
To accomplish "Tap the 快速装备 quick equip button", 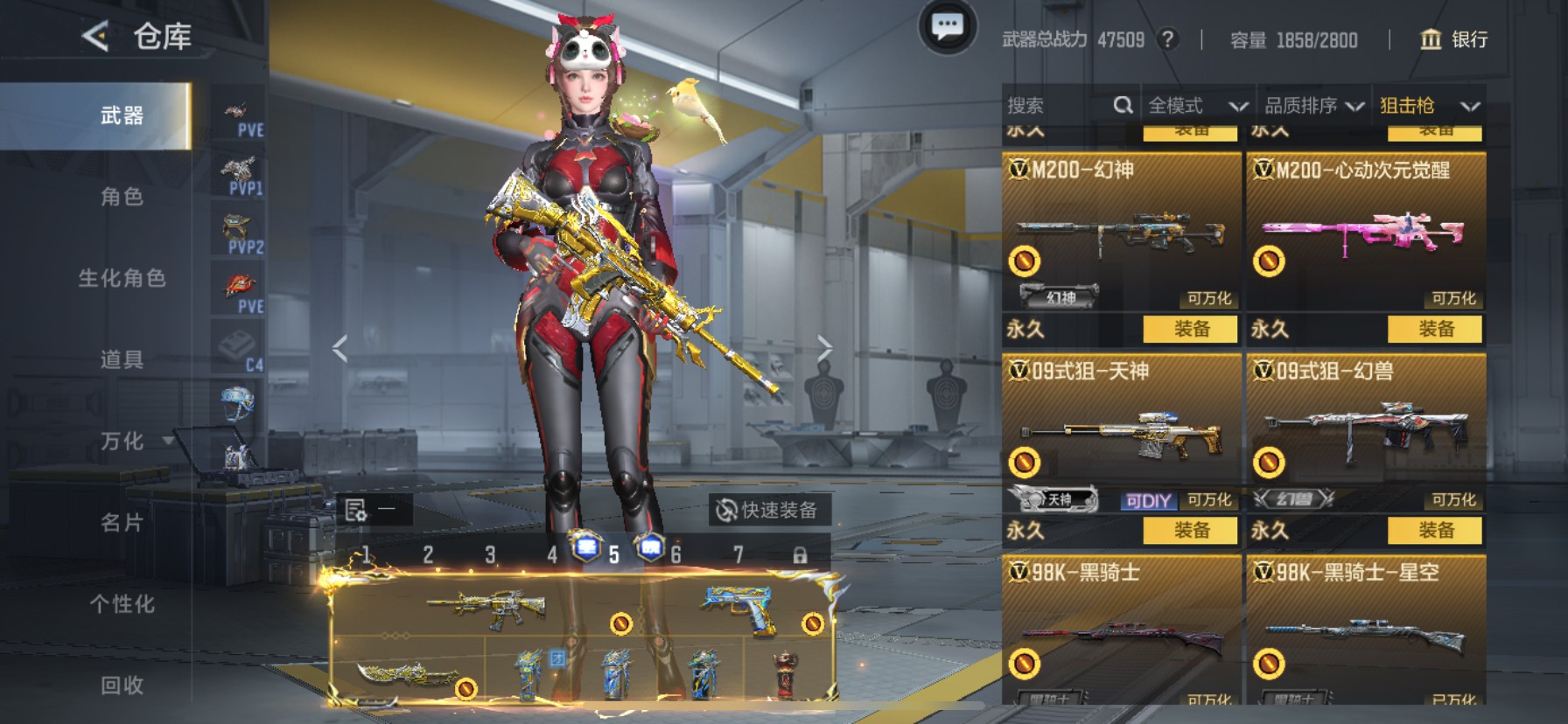I will pyautogui.click(x=767, y=510).
